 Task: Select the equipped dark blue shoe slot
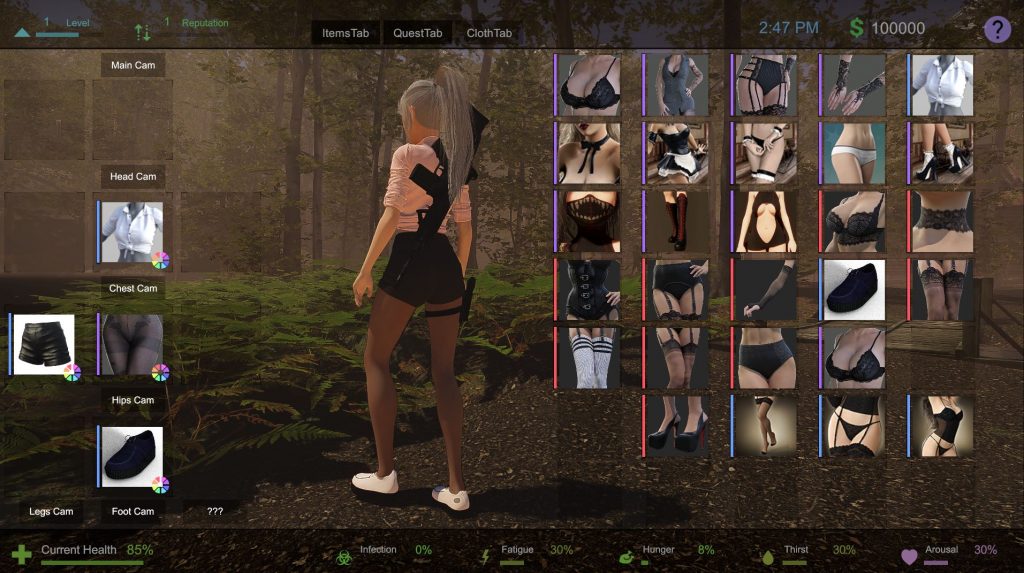tap(131, 456)
